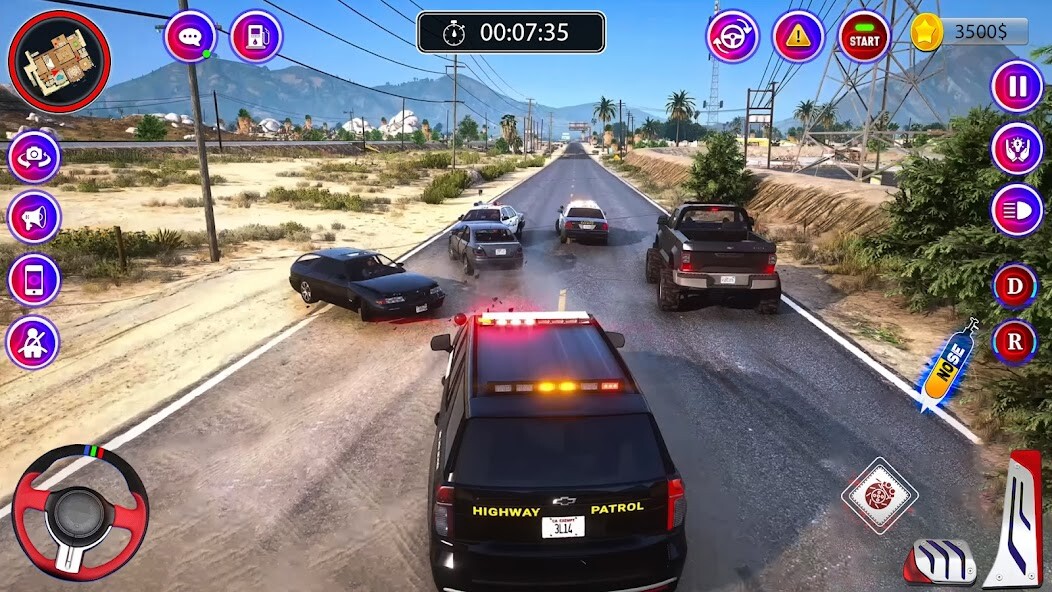Tap the fuel pump icon

pos(256,36)
